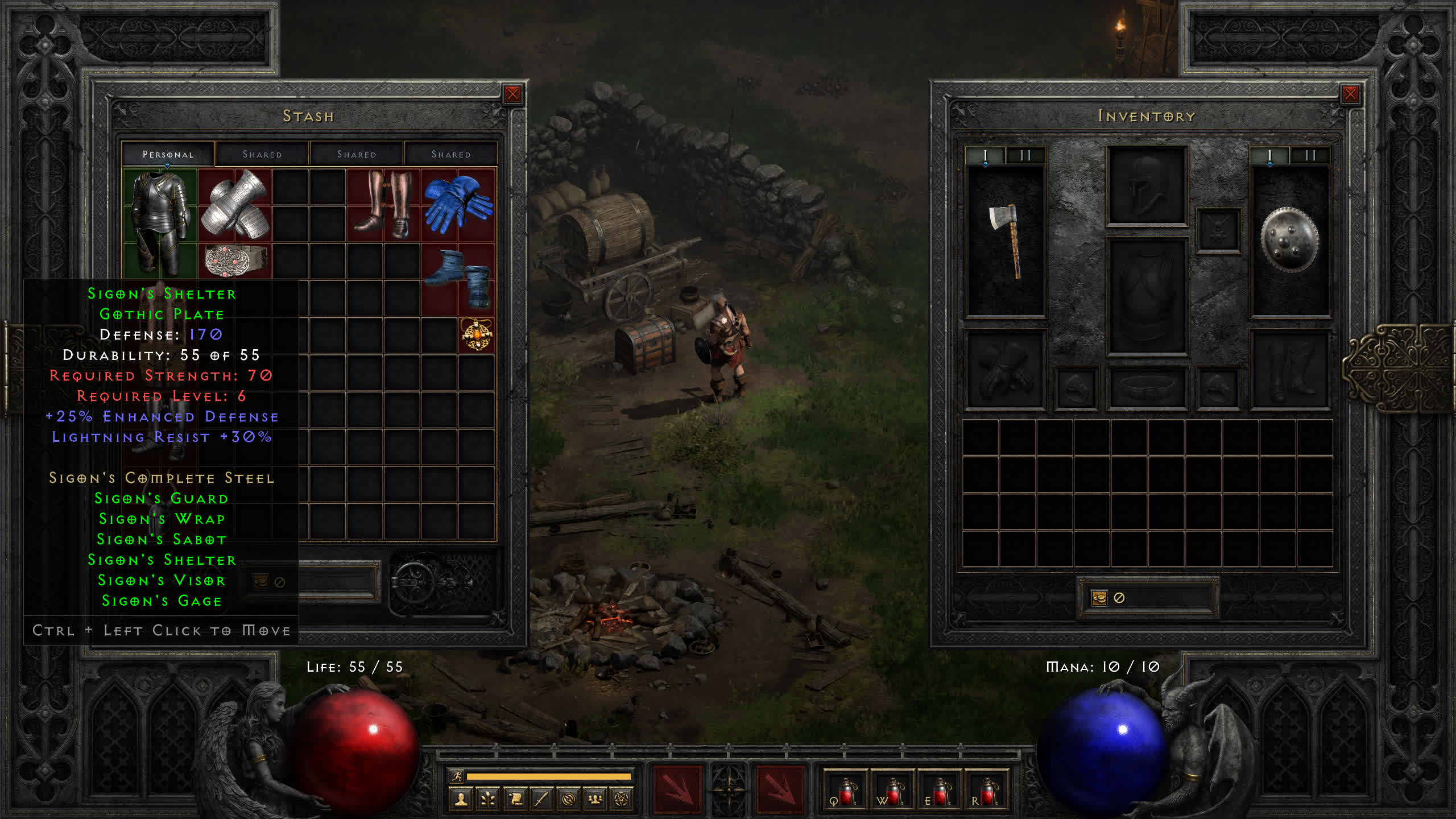Toggle the run/walk icon

tap(456, 776)
